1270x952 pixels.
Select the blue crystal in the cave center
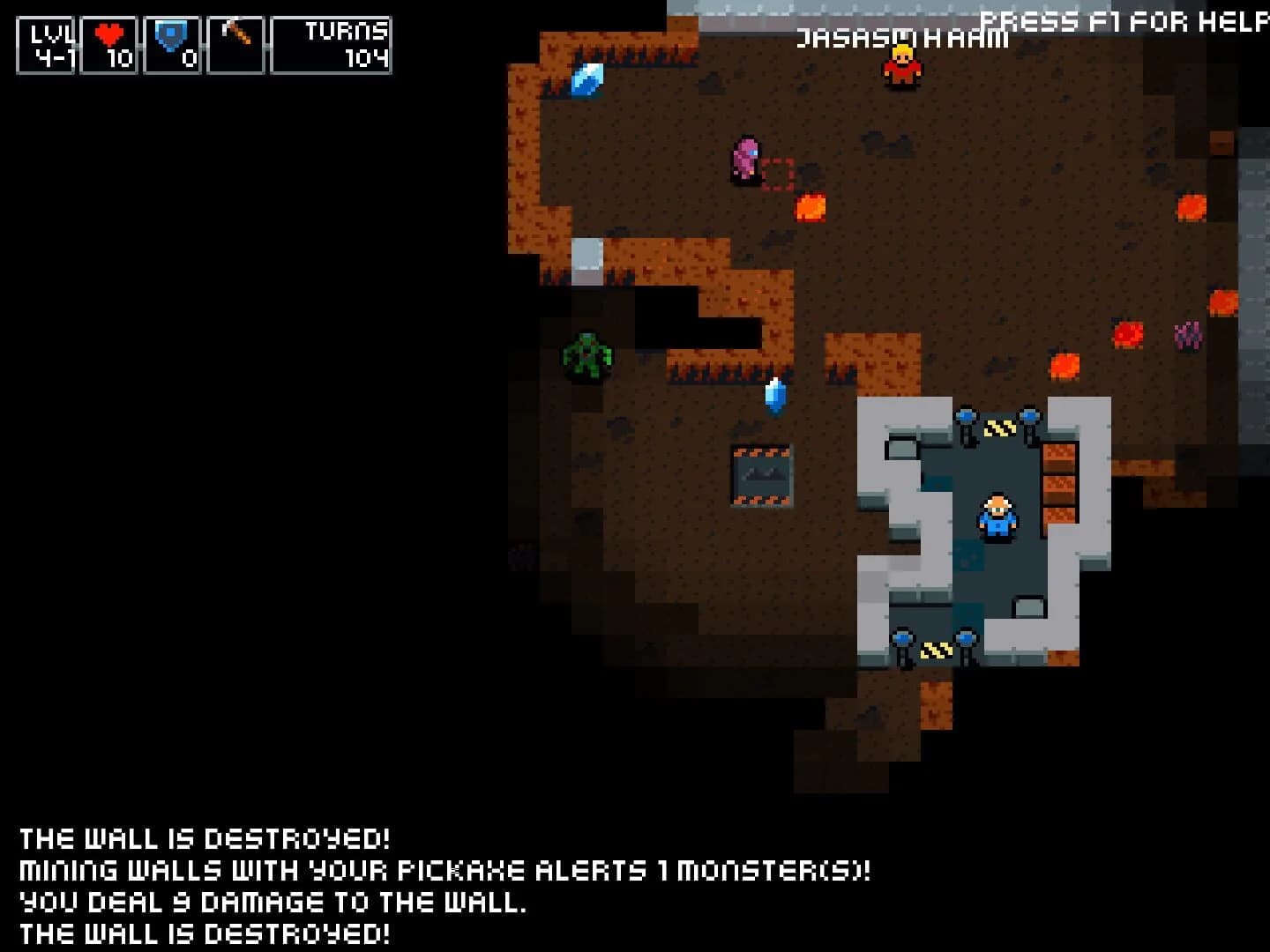click(x=774, y=398)
